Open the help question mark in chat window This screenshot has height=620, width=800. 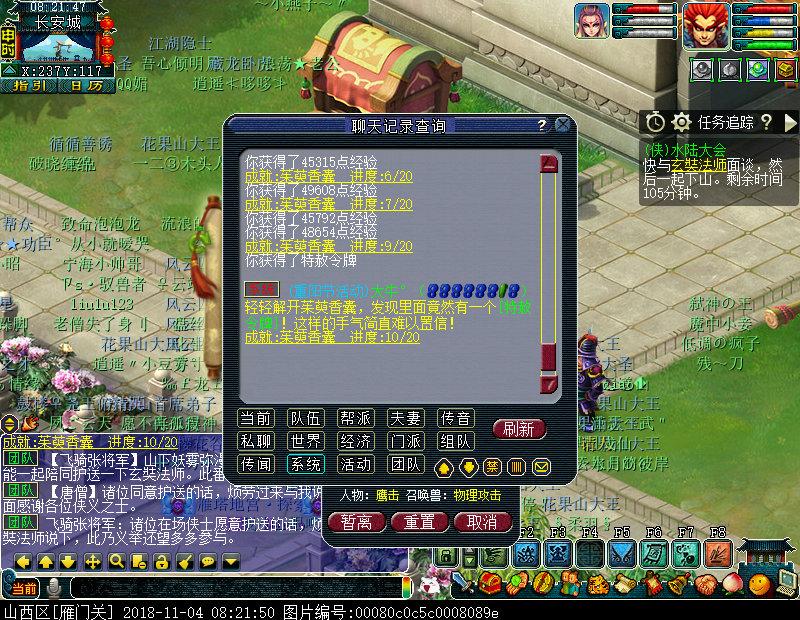tap(542, 125)
